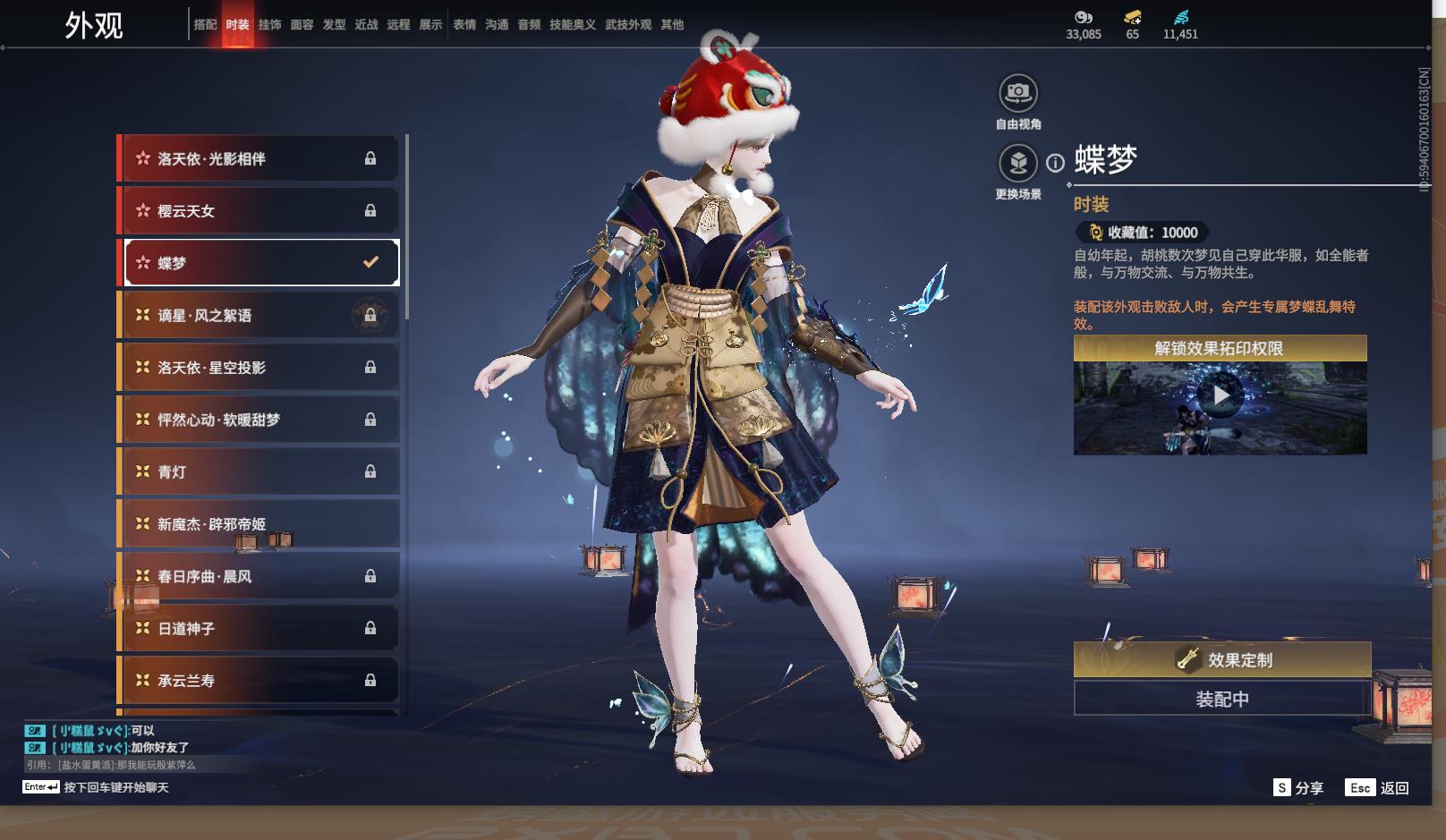Show outfit info via the i icon

click(x=1056, y=163)
